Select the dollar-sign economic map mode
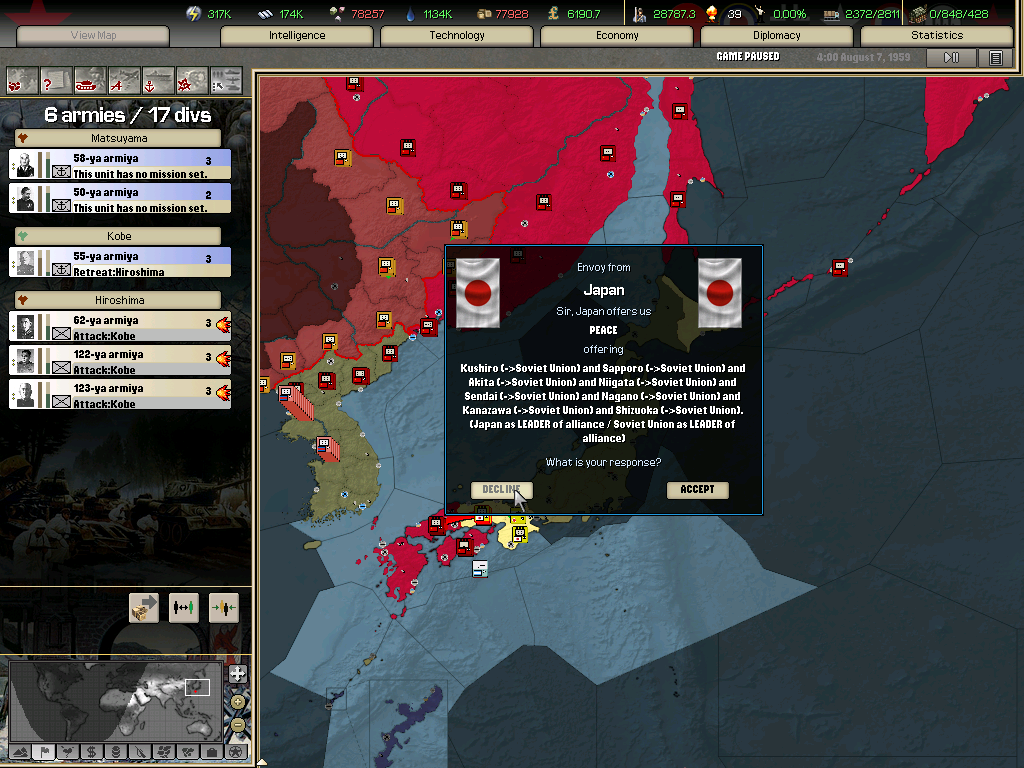This screenshot has height=768, width=1024. (x=91, y=751)
